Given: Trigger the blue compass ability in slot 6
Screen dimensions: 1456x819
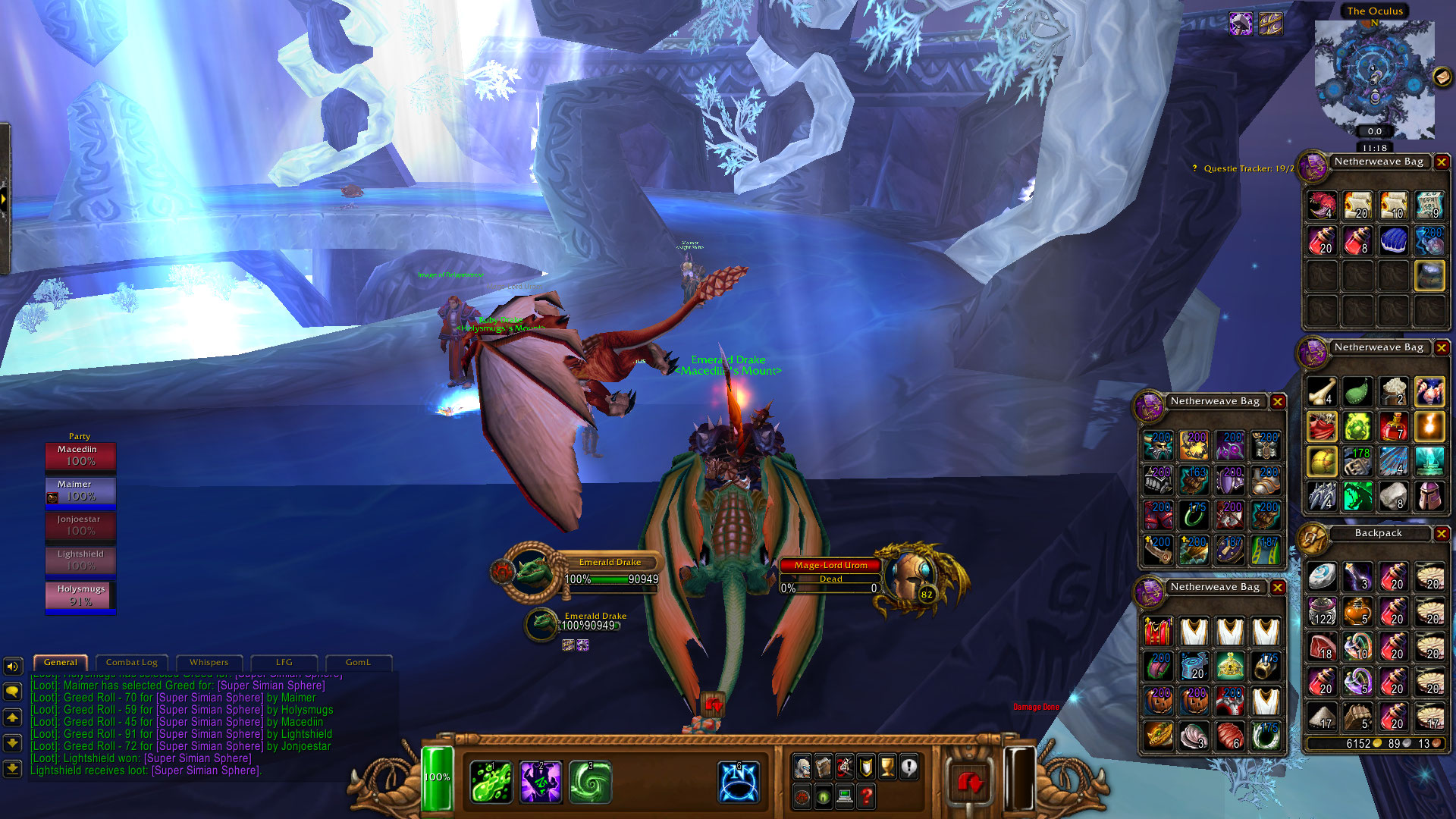Looking at the screenshot, I should pos(739,782).
